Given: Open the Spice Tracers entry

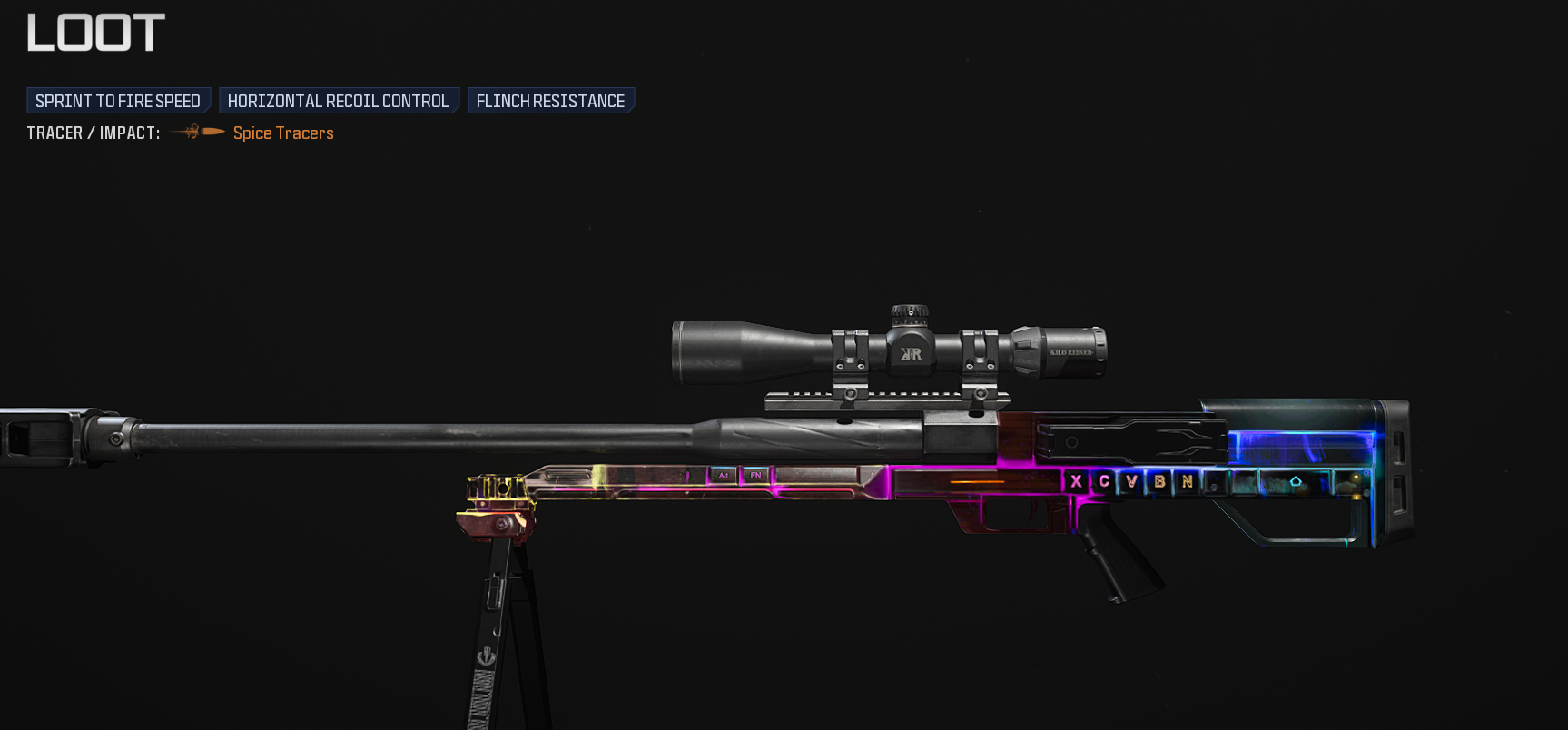Looking at the screenshot, I should pos(282,133).
